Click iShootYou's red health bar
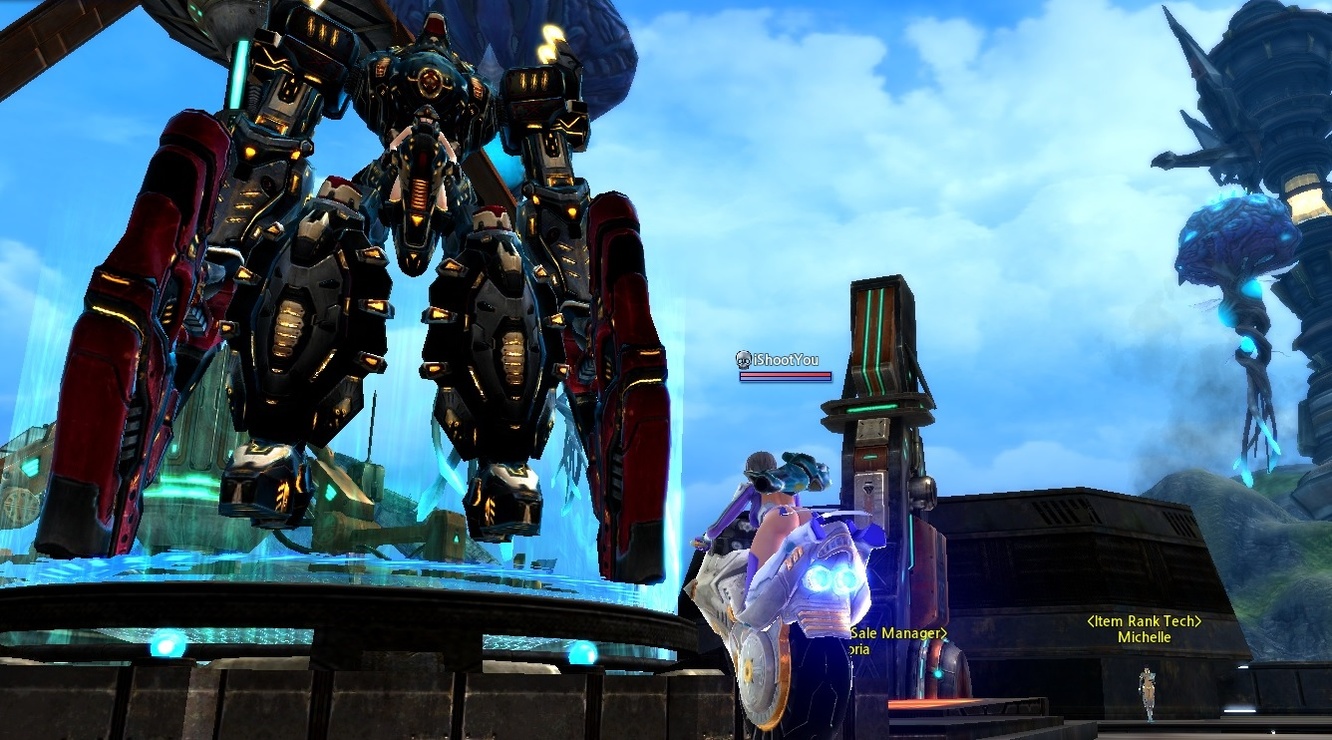1332x740 pixels. point(785,372)
